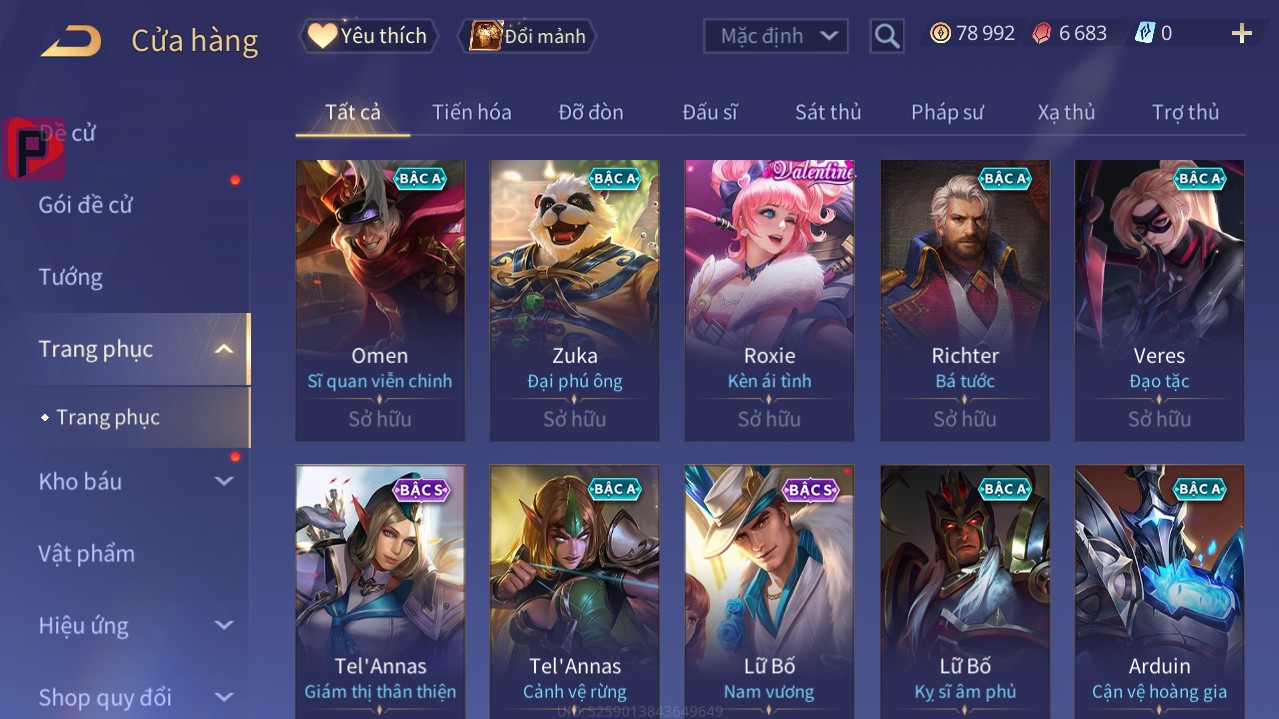This screenshot has width=1279, height=719.
Task: Open the Gói đề cử menu
Action: (x=86, y=205)
